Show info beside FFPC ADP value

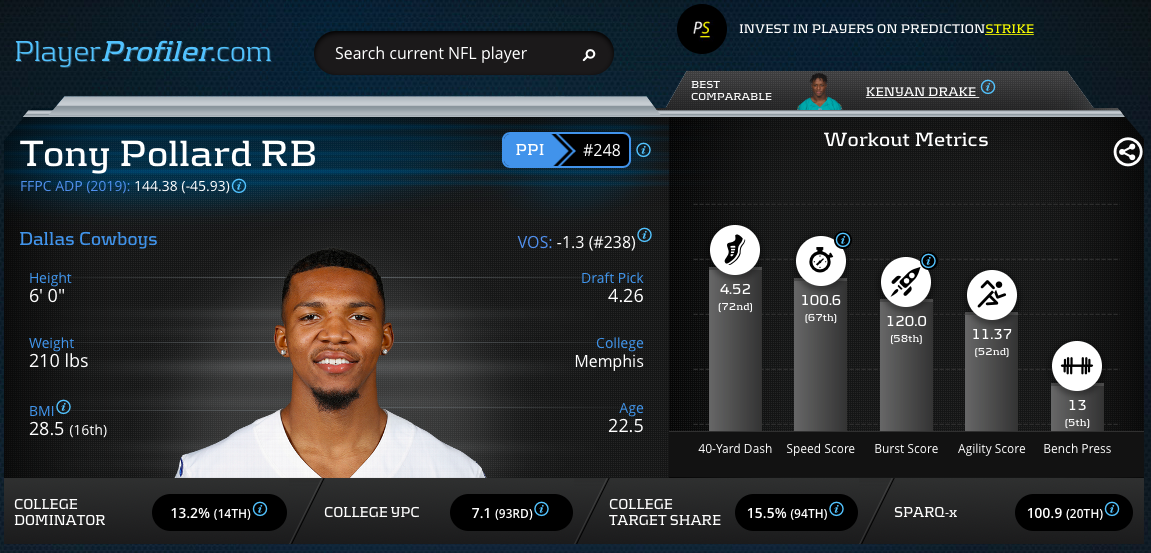[x=240, y=186]
